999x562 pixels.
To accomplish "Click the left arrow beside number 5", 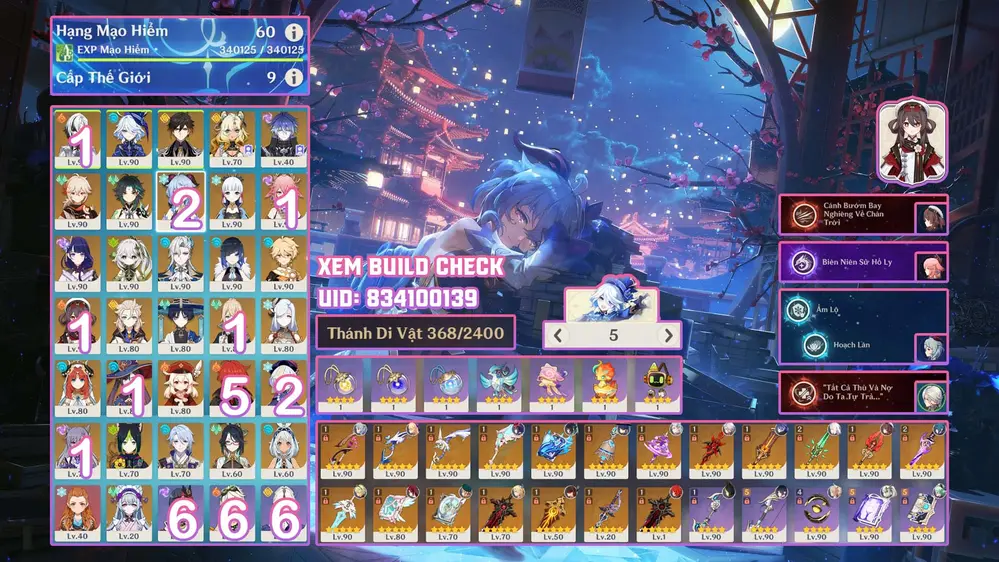I will 559,336.
